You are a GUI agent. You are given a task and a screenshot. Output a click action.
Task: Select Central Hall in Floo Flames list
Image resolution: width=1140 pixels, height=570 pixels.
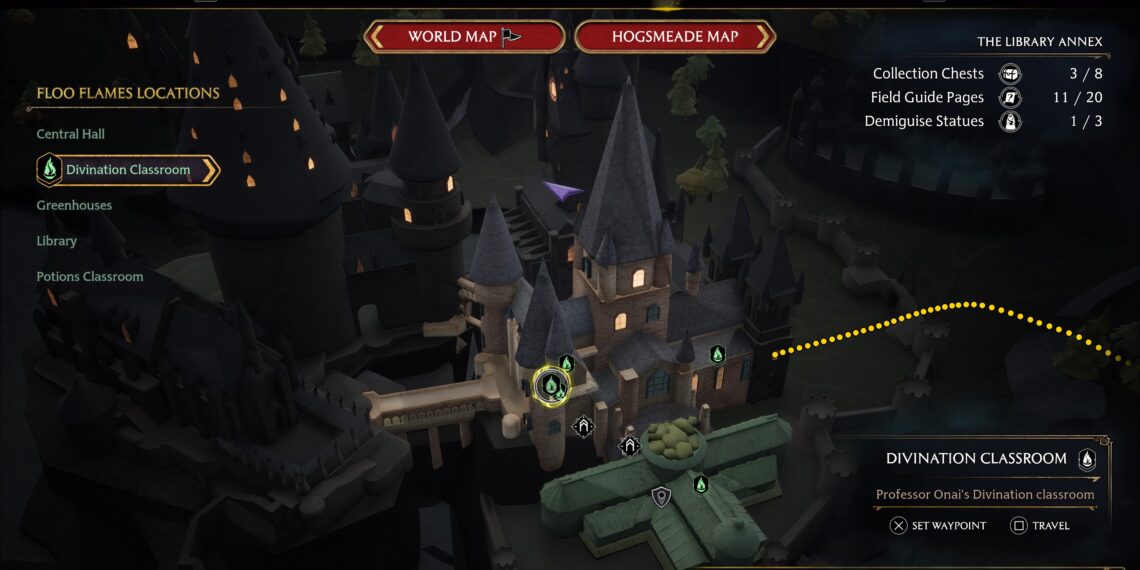pos(70,134)
